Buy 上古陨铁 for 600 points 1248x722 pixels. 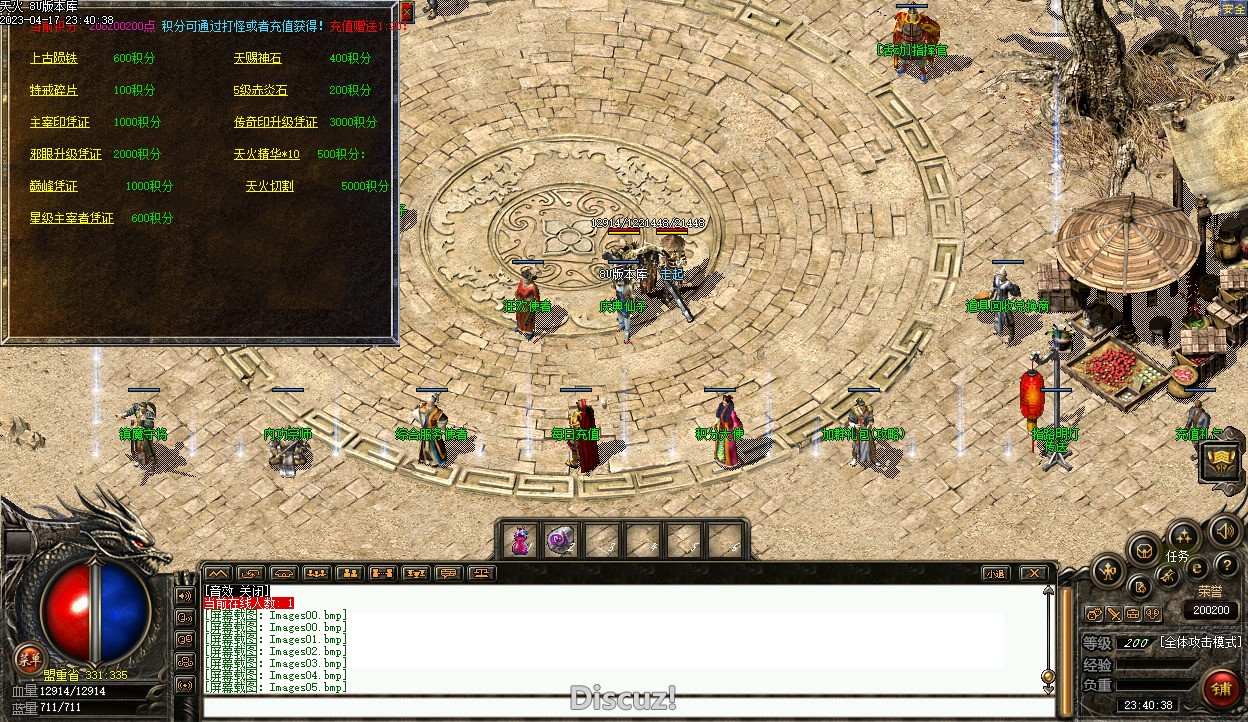pos(54,59)
